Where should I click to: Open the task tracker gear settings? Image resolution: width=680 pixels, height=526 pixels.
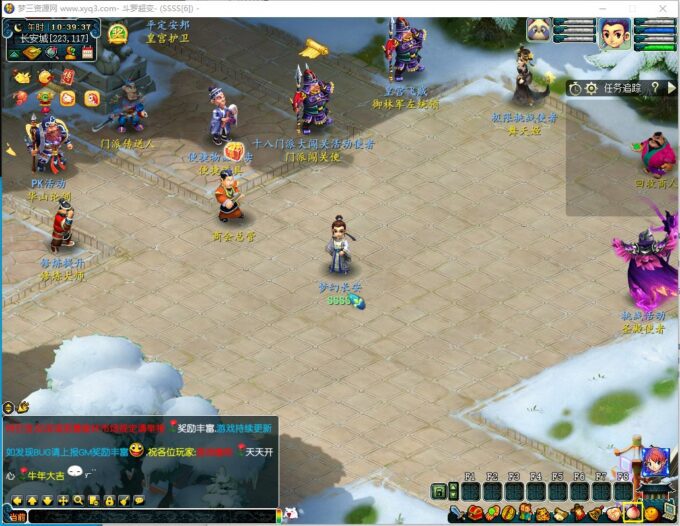point(591,89)
